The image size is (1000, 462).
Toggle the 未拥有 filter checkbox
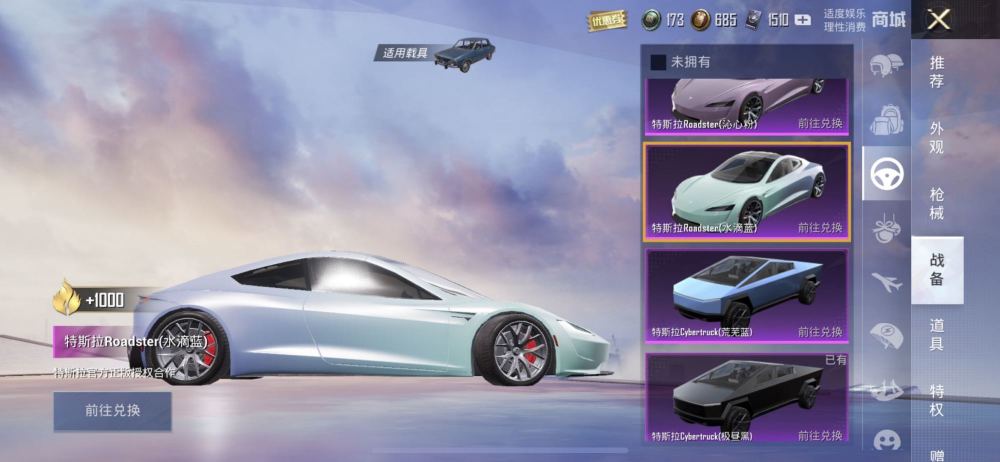(x=658, y=62)
